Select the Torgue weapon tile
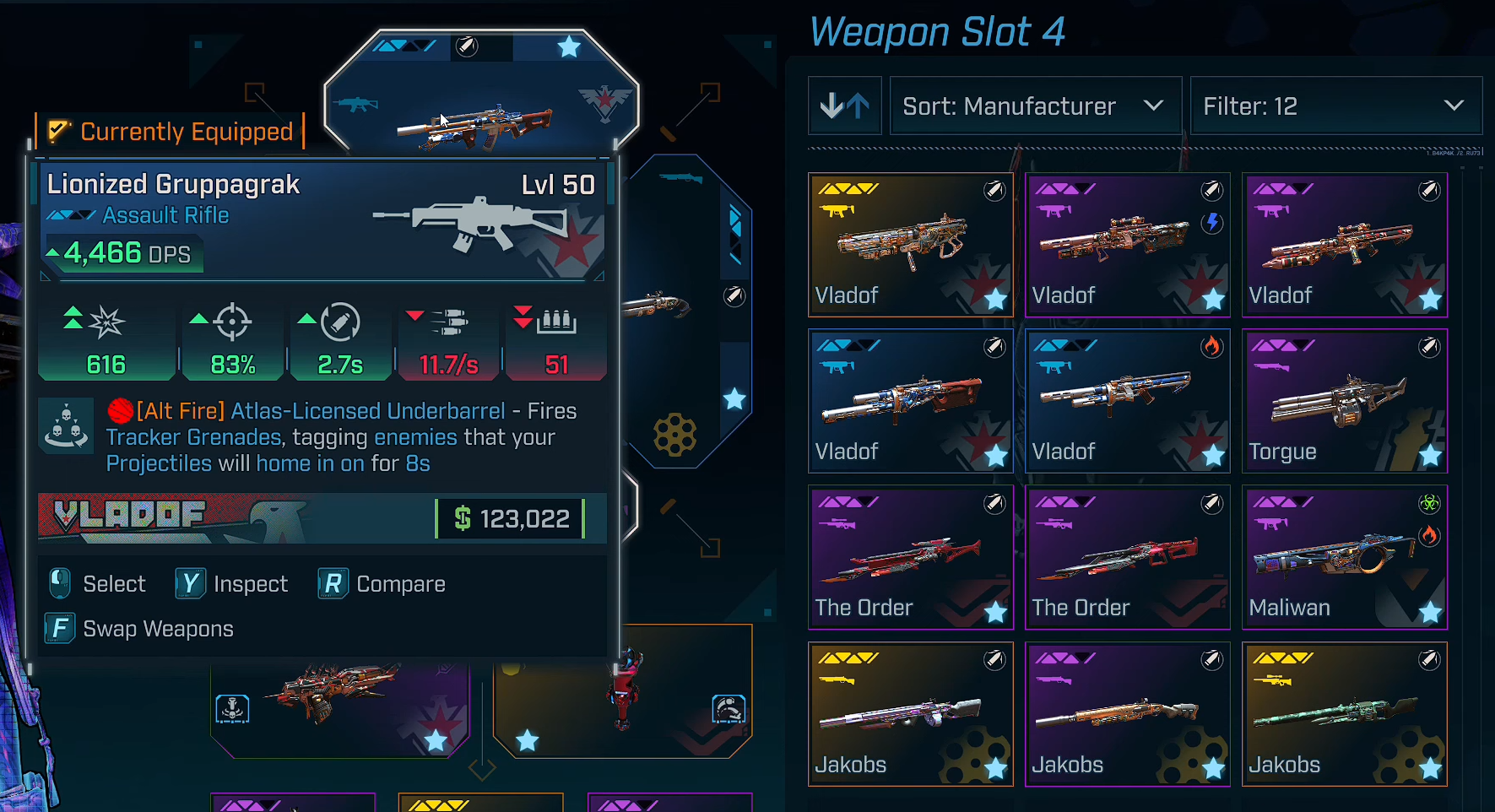 1344,401
